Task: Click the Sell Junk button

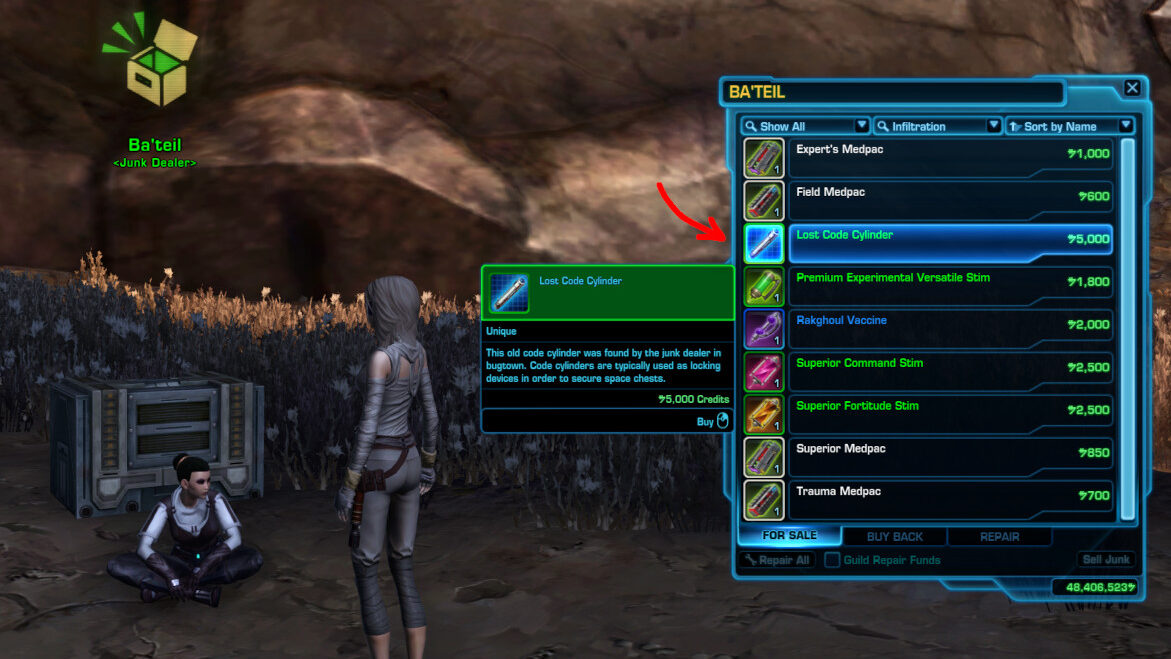Action: (x=1105, y=560)
